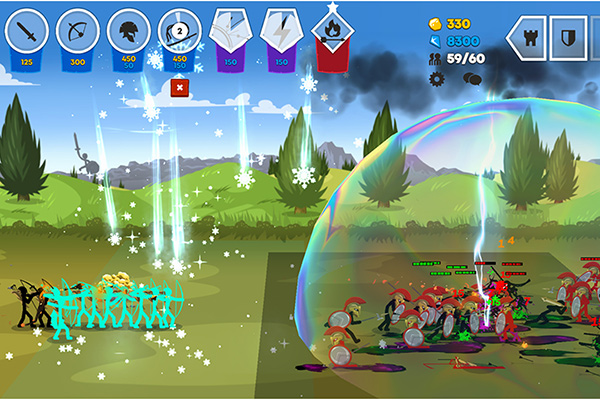Viewport: 600px width, 400px height.
Task: Open settings with the gear icon
Action: [x=436, y=78]
